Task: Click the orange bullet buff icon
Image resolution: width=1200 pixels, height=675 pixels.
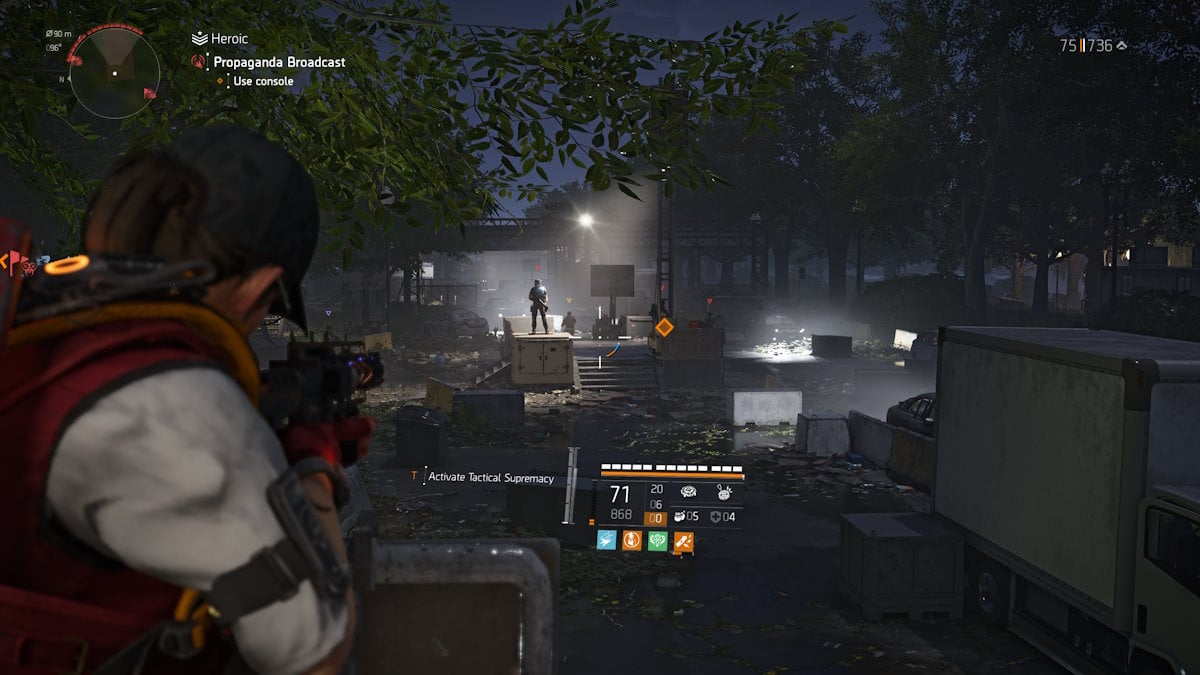Action: click(683, 541)
